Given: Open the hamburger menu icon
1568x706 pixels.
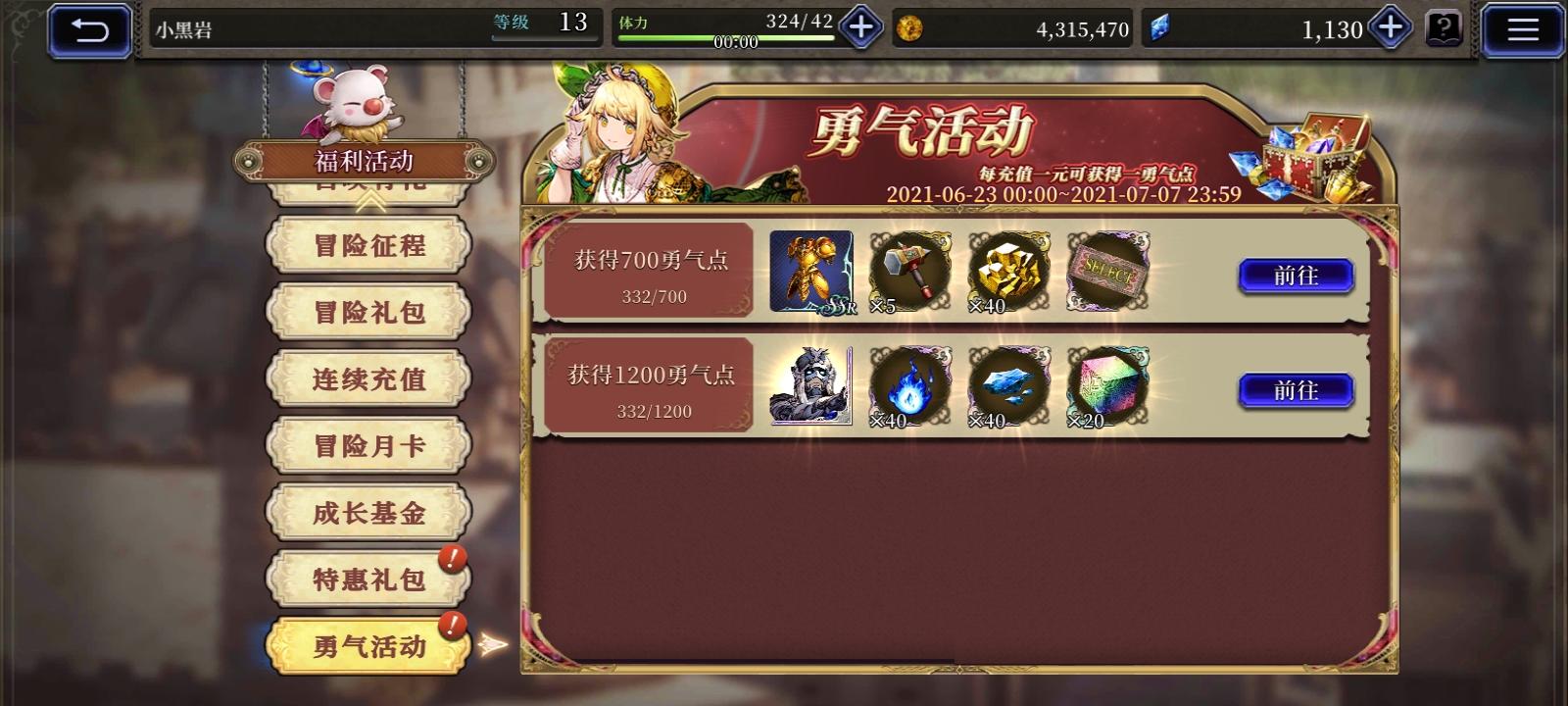Looking at the screenshot, I should point(1522,28).
